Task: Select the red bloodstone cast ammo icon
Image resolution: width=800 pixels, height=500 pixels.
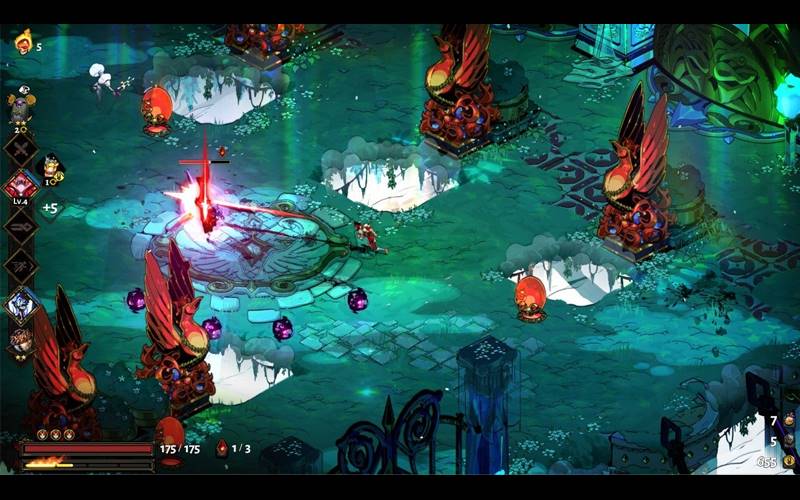Action: click(x=222, y=449)
